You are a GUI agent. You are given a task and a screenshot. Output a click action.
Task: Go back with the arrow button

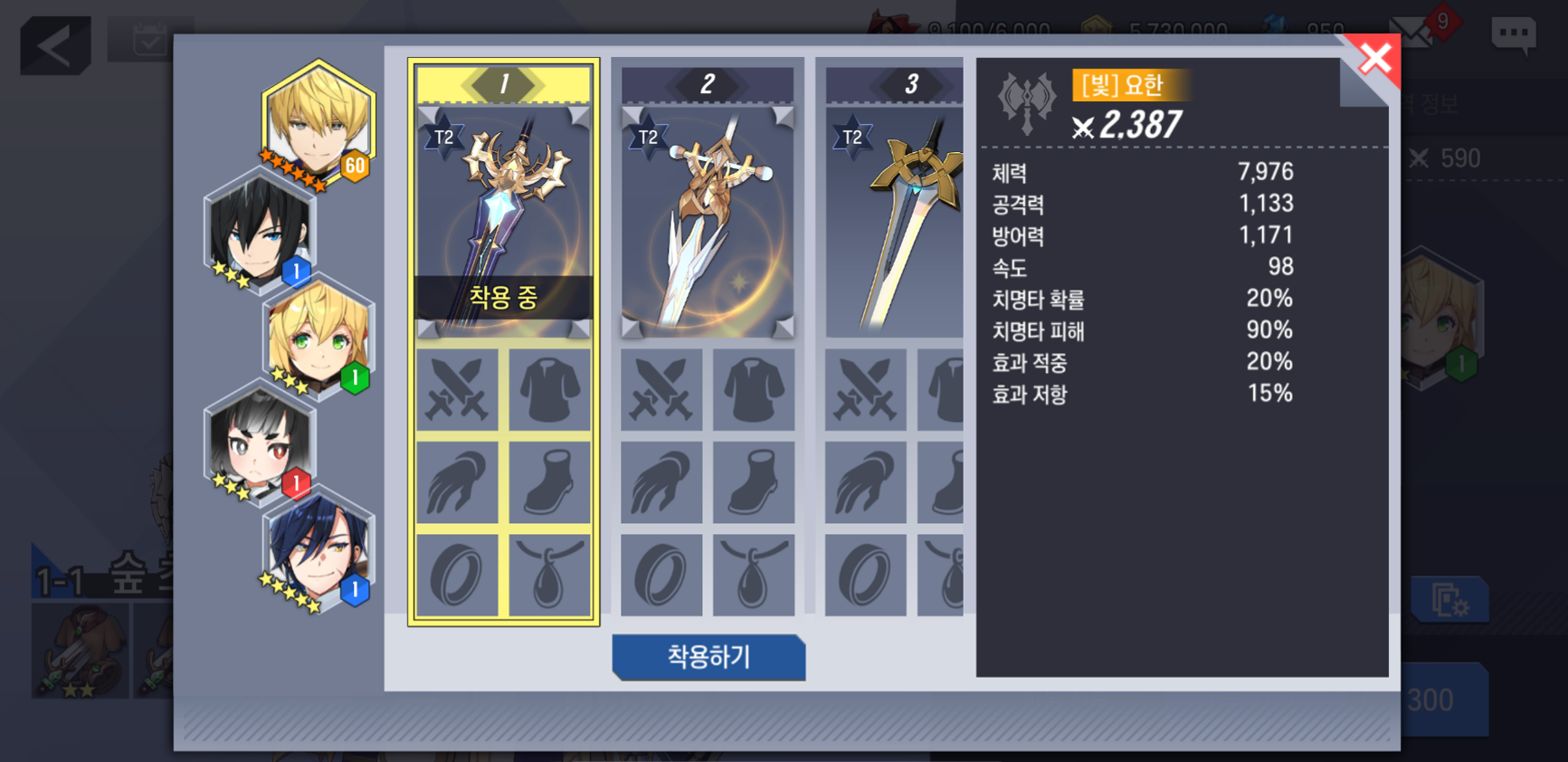coord(55,45)
